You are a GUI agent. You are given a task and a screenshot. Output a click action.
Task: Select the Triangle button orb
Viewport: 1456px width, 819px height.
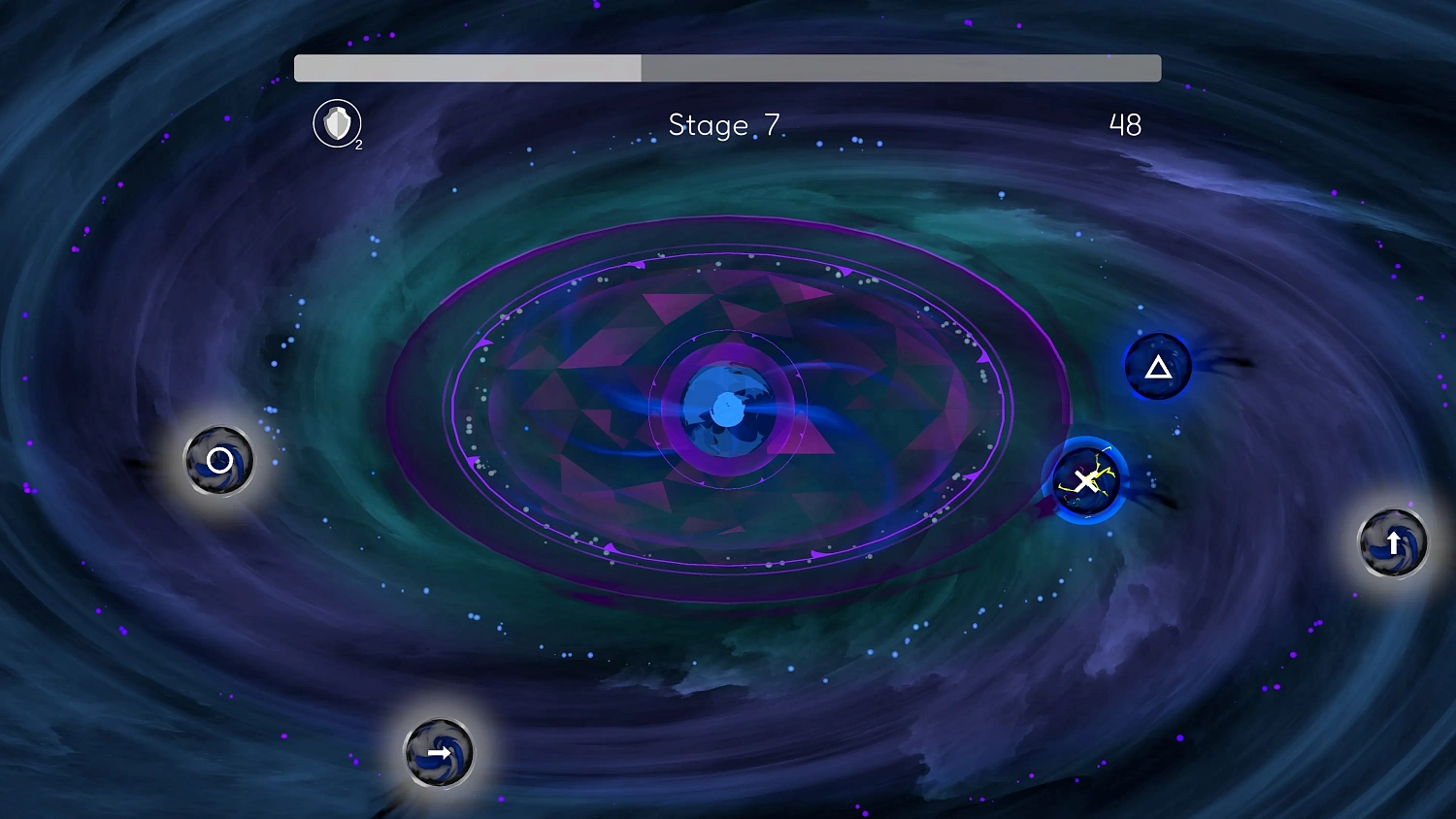pyautogui.click(x=1158, y=368)
